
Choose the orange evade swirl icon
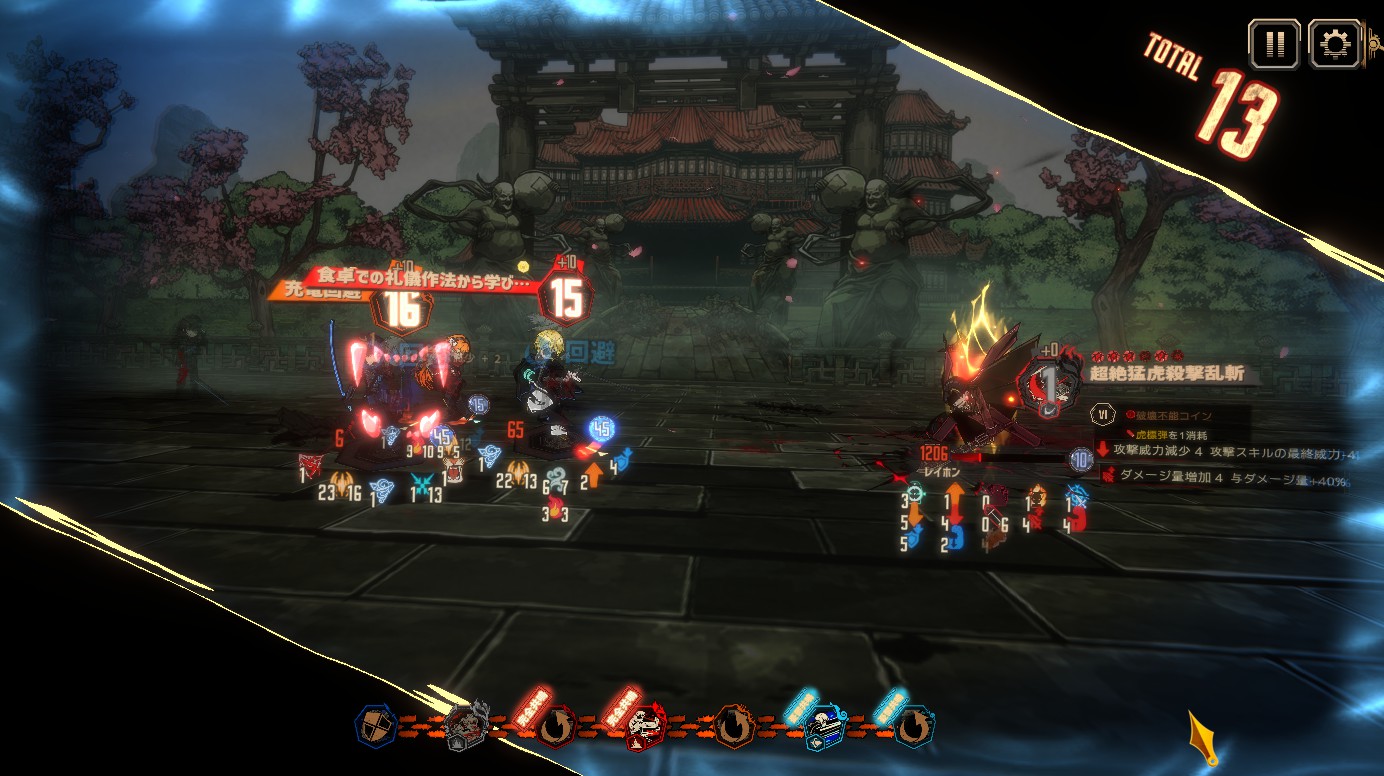(x=734, y=727)
